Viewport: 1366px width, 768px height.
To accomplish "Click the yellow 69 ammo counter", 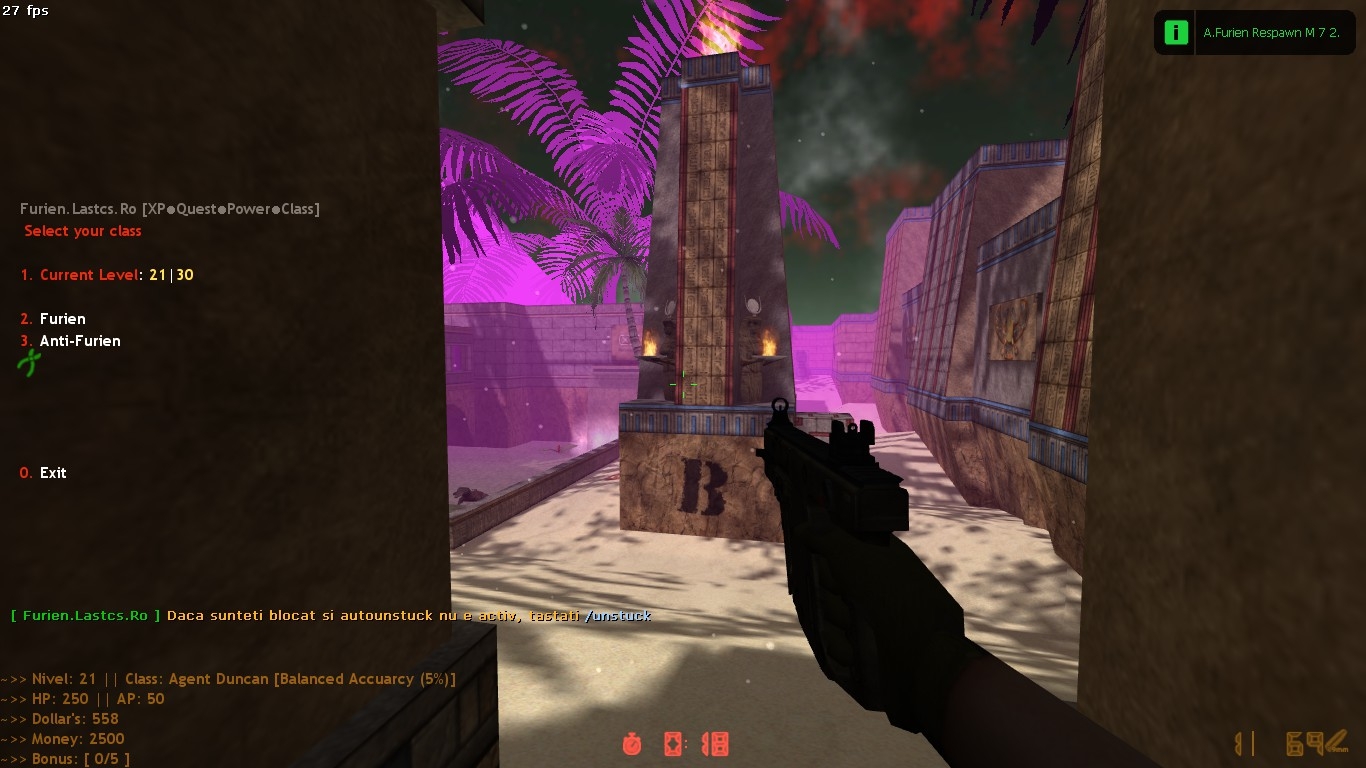I will point(1303,742).
